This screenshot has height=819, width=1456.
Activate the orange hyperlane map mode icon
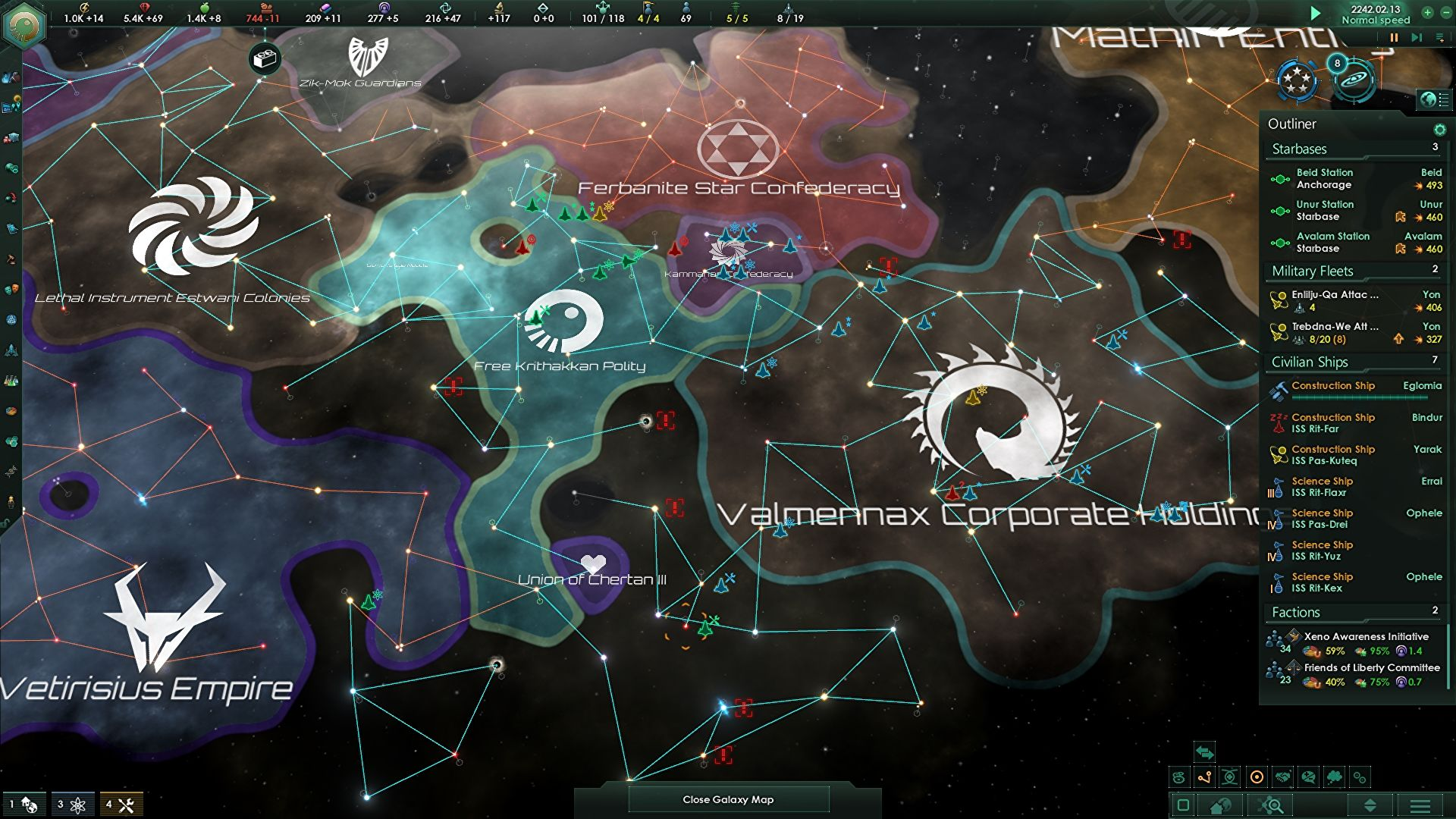click(x=1203, y=777)
